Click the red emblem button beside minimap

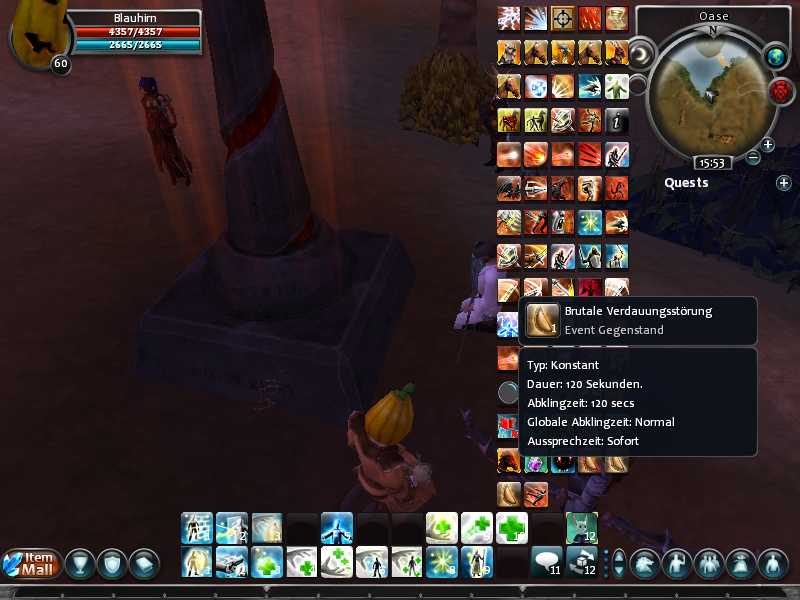click(x=780, y=92)
